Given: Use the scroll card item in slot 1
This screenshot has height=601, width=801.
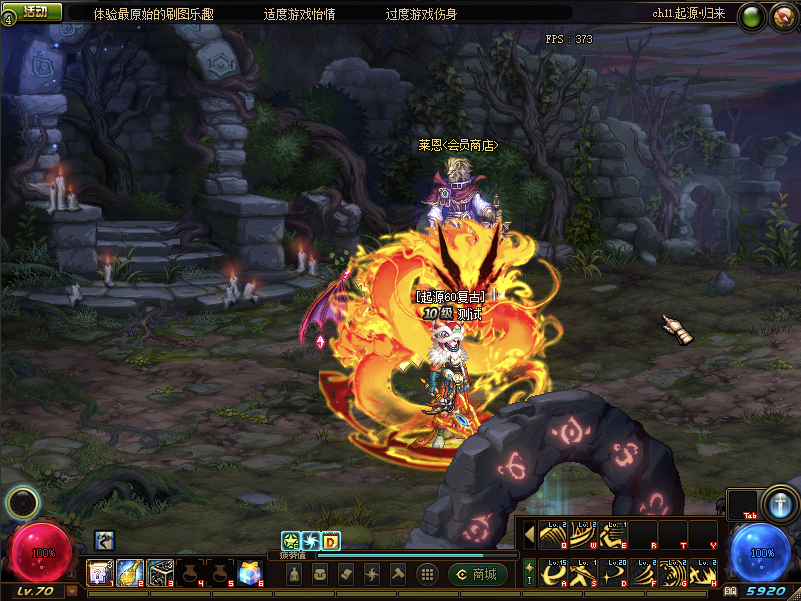Looking at the screenshot, I should (x=100, y=572).
